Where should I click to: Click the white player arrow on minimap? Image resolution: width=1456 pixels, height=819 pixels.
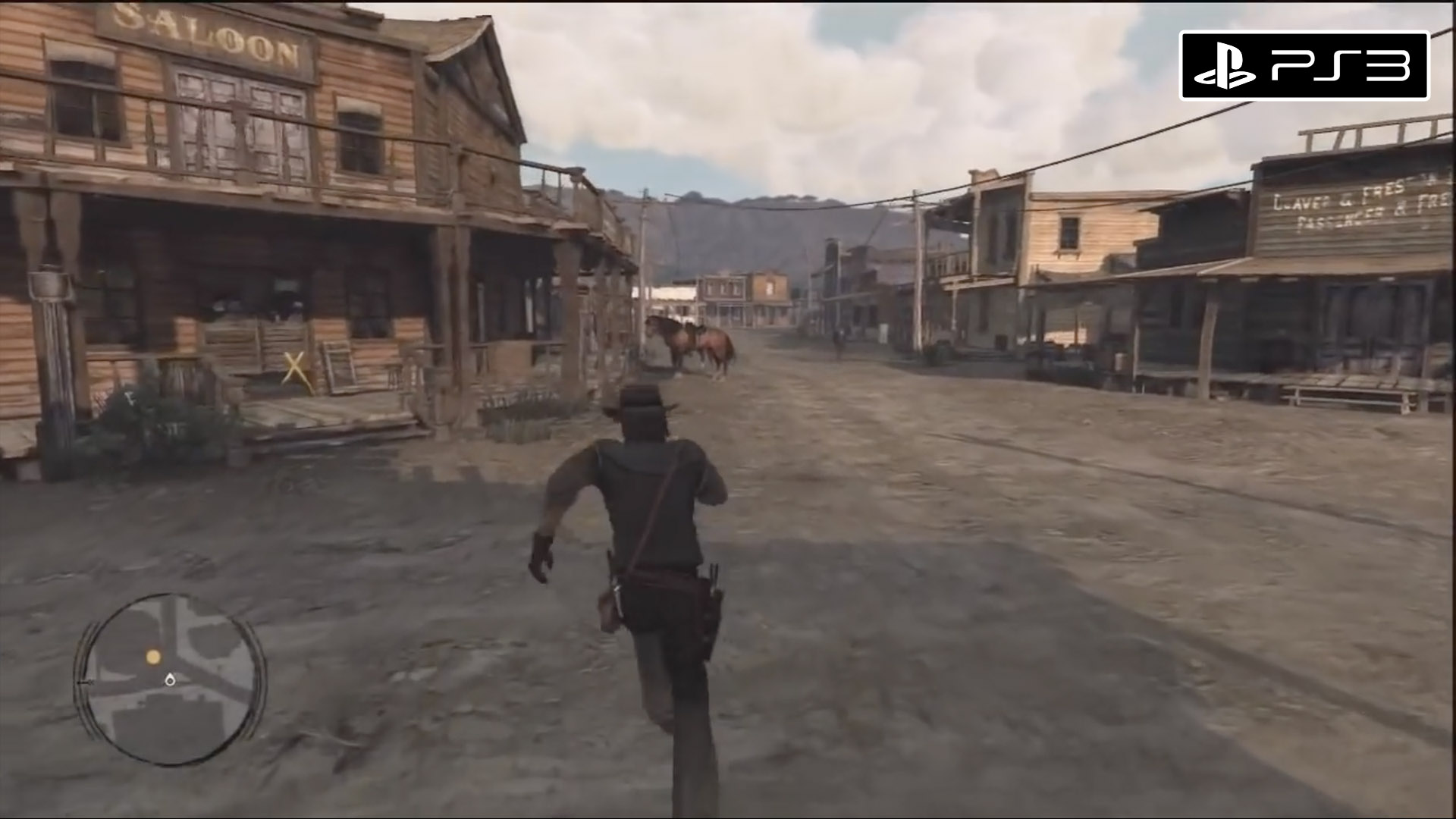[169, 679]
